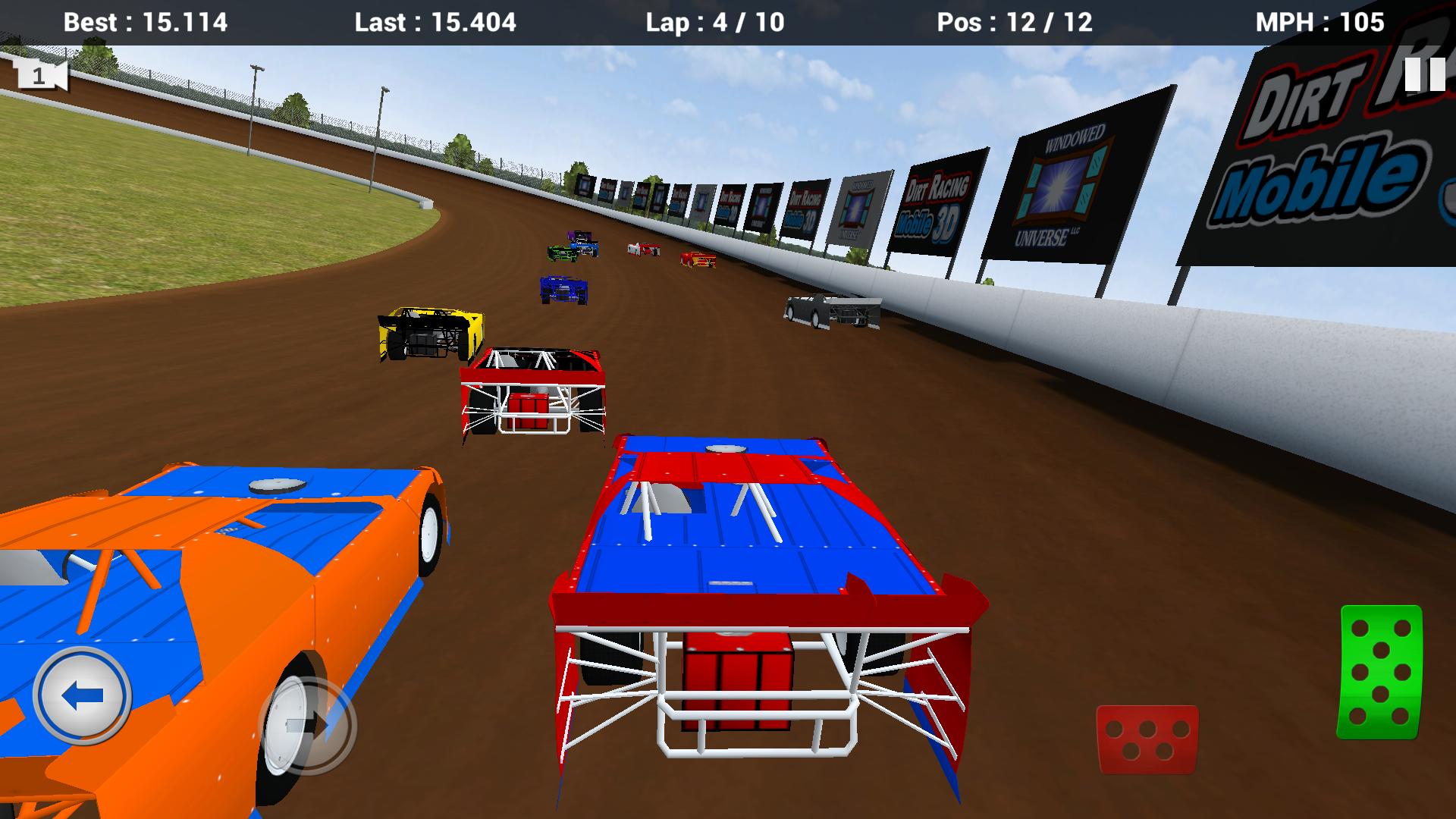Click the Best 15.114 lap time

146,24
